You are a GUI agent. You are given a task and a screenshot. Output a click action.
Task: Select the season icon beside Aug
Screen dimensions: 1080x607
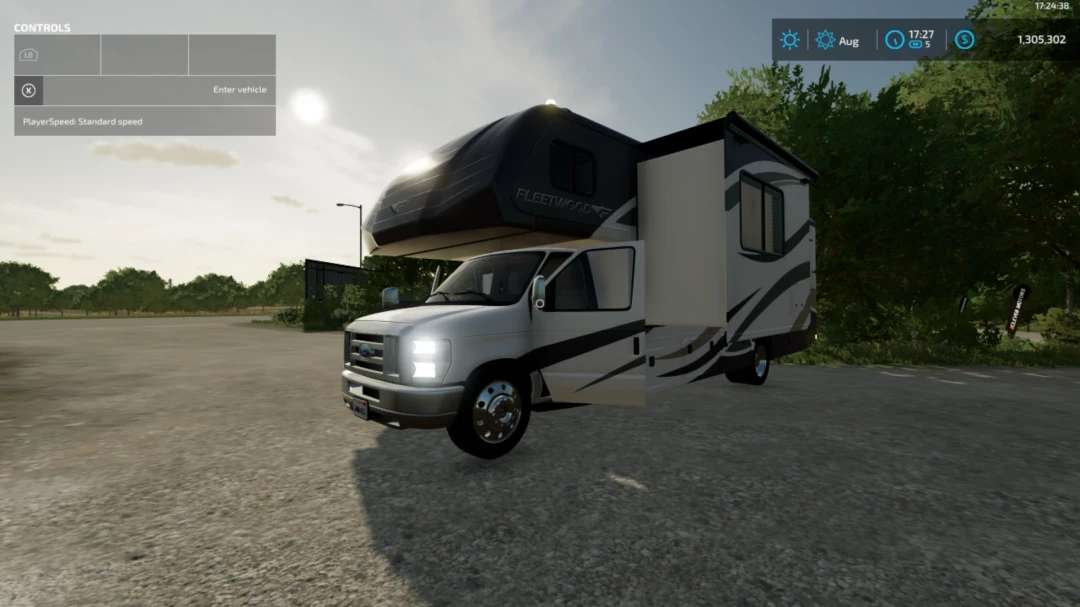825,40
